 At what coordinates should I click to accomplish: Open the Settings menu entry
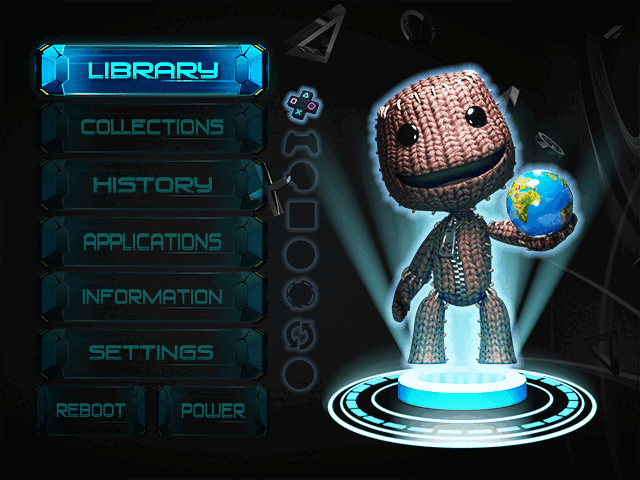[x=152, y=353]
